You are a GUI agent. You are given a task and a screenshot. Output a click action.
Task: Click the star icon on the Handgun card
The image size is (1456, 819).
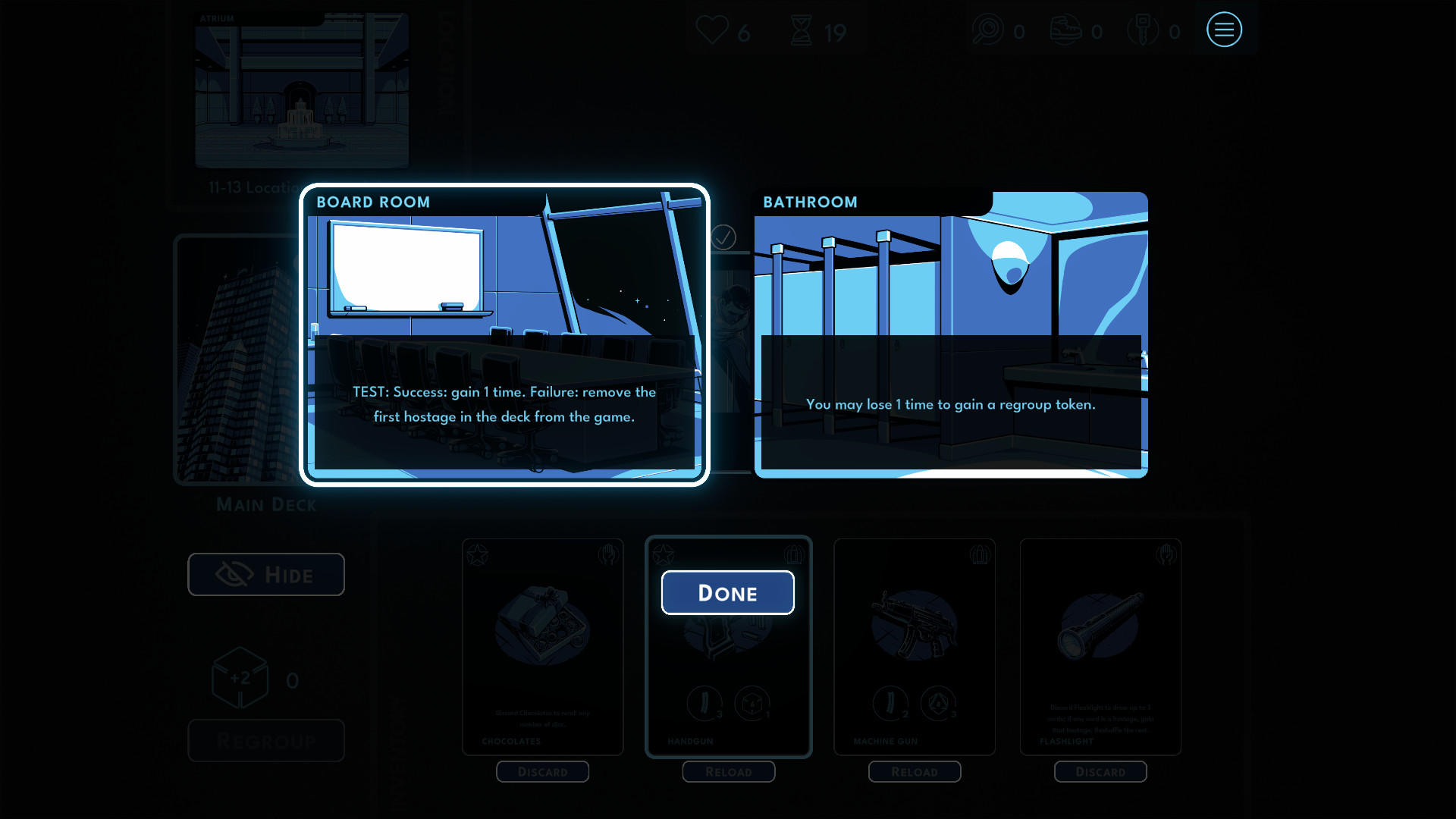coord(665,554)
